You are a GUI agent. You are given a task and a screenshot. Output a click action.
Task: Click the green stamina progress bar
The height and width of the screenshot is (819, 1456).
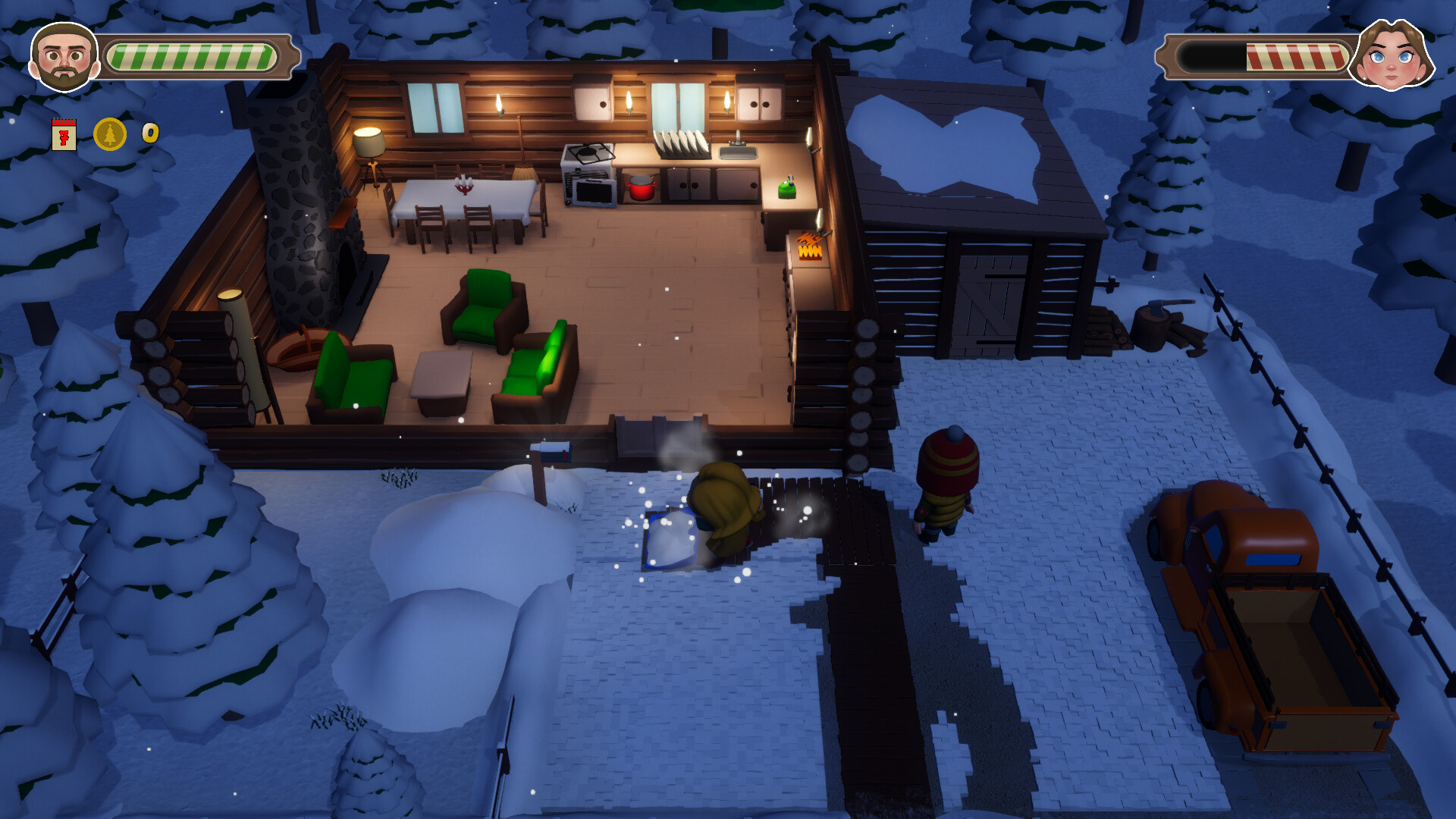tap(193, 56)
